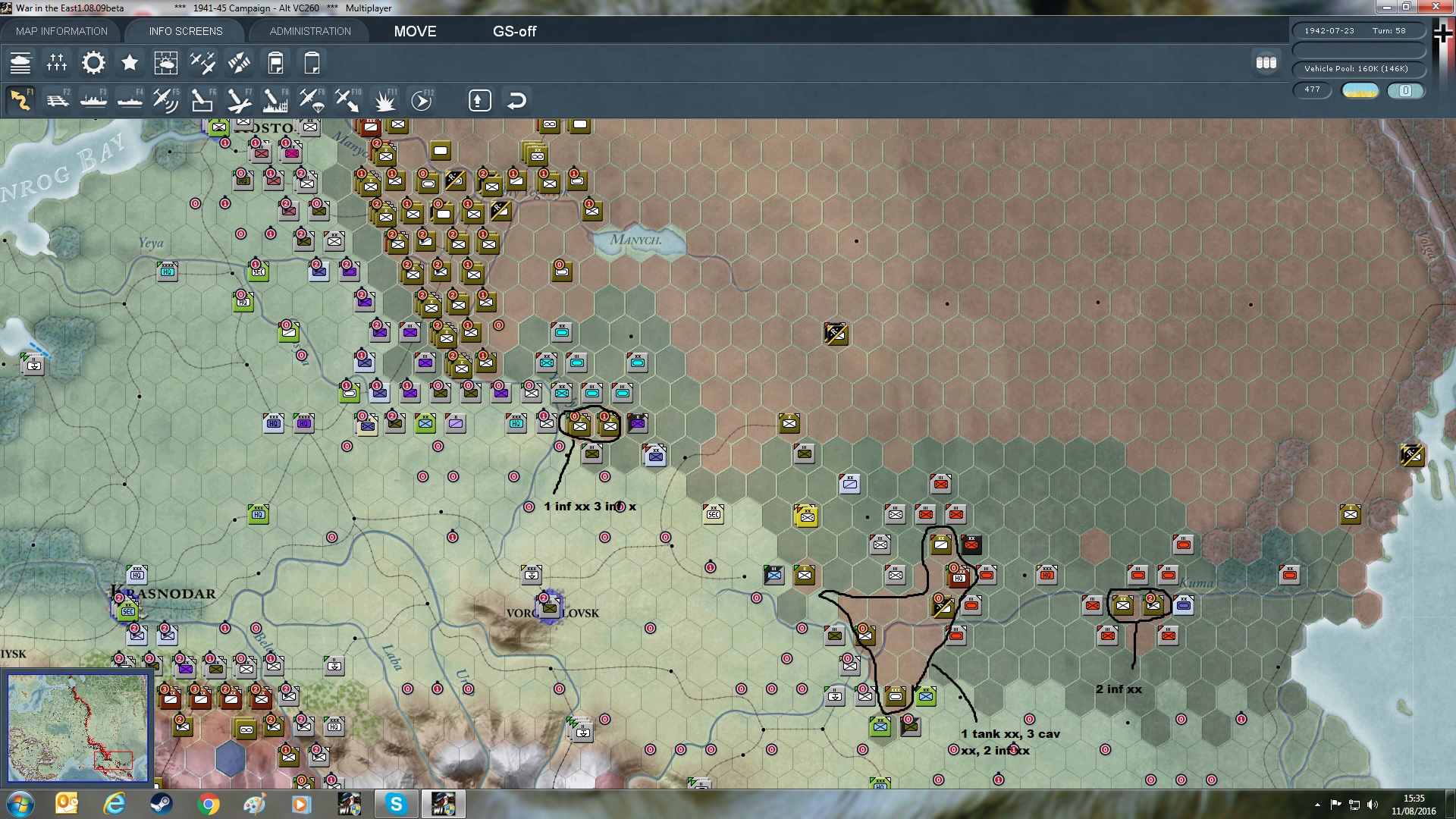Click the weather condition indicator pill
The height and width of the screenshot is (819, 1456).
(1360, 90)
